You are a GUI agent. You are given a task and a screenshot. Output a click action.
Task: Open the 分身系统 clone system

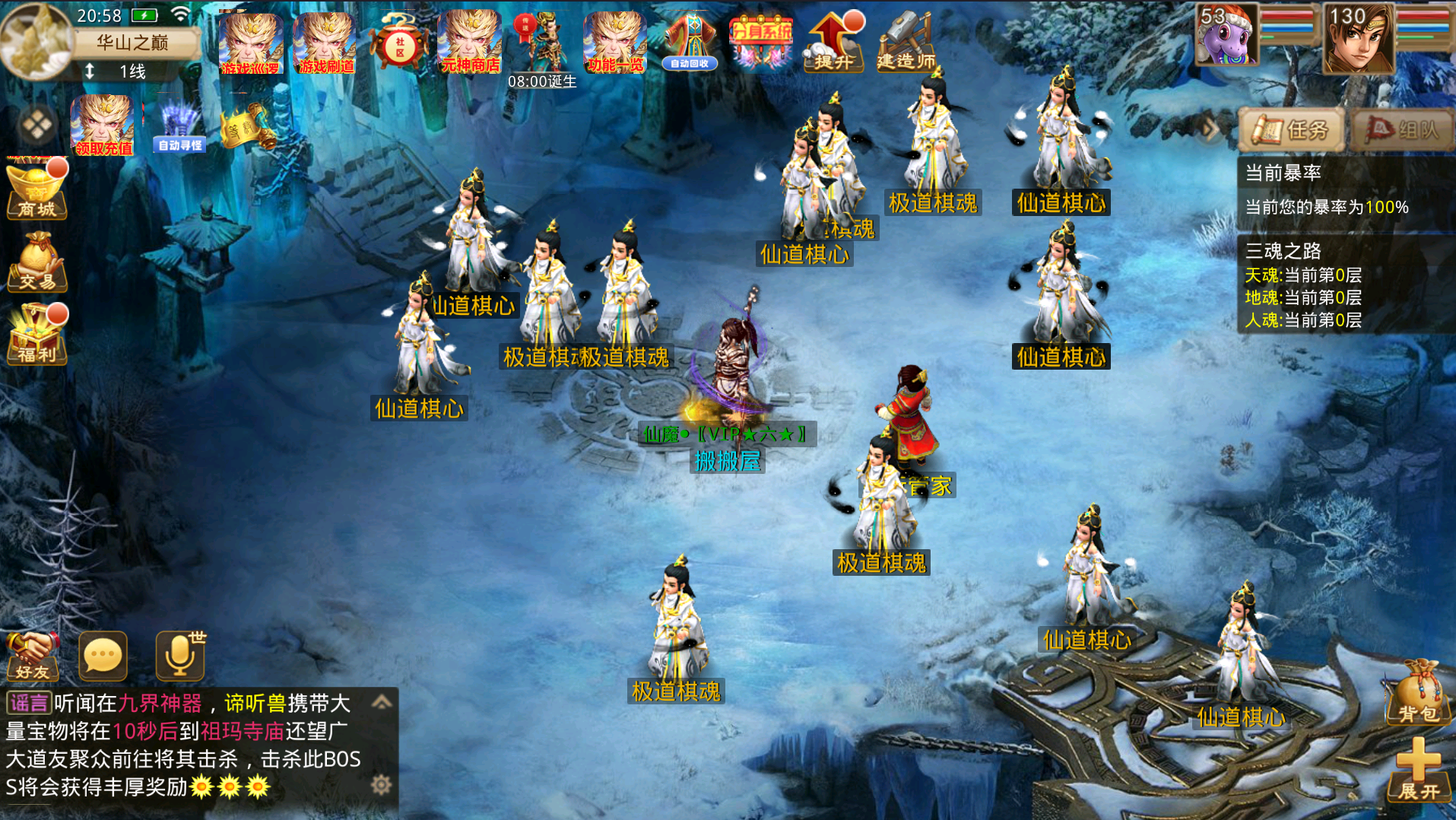point(760,42)
